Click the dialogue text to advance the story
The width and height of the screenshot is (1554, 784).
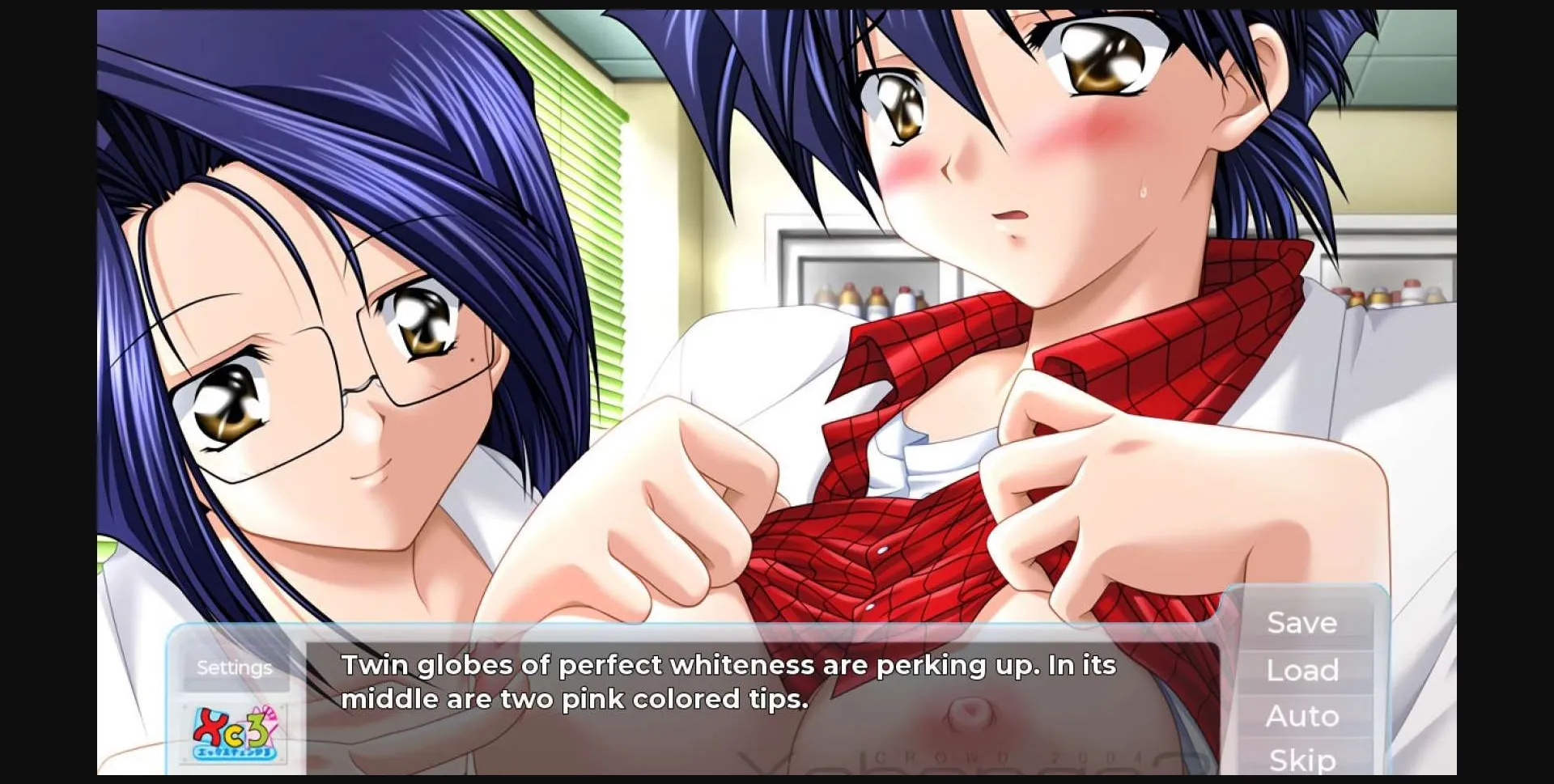click(728, 684)
